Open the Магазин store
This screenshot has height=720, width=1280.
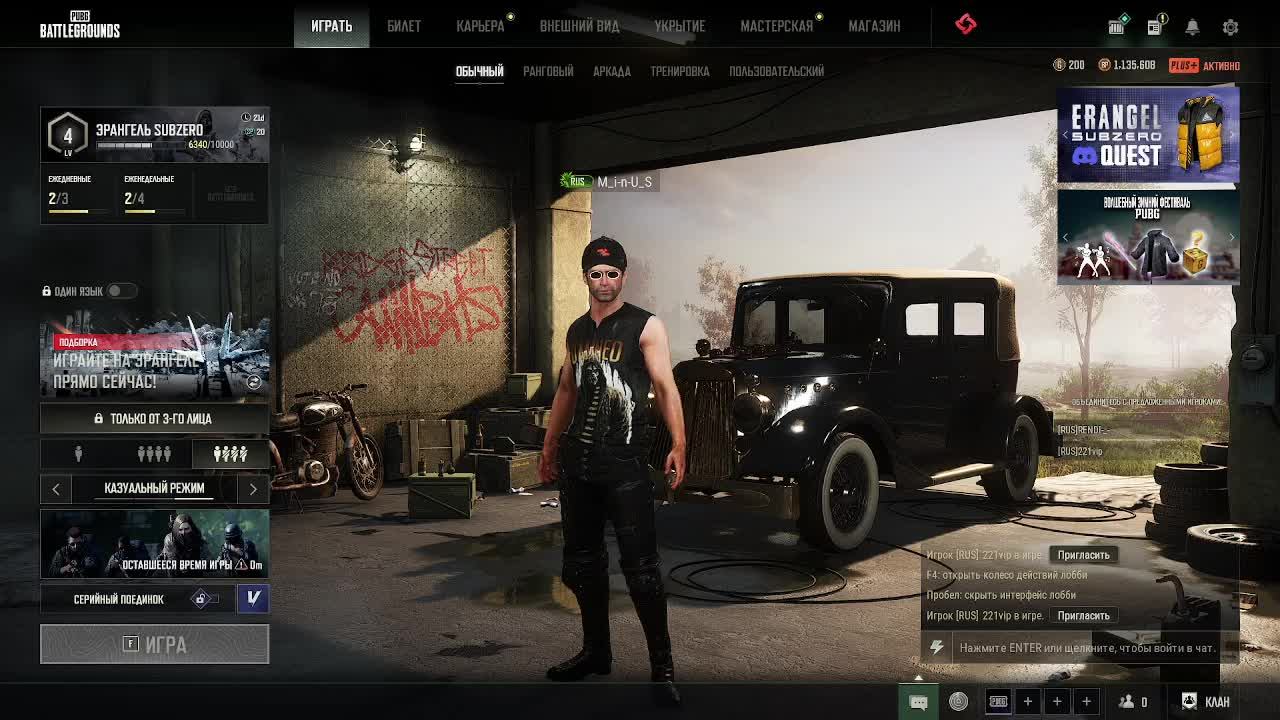[x=874, y=26]
